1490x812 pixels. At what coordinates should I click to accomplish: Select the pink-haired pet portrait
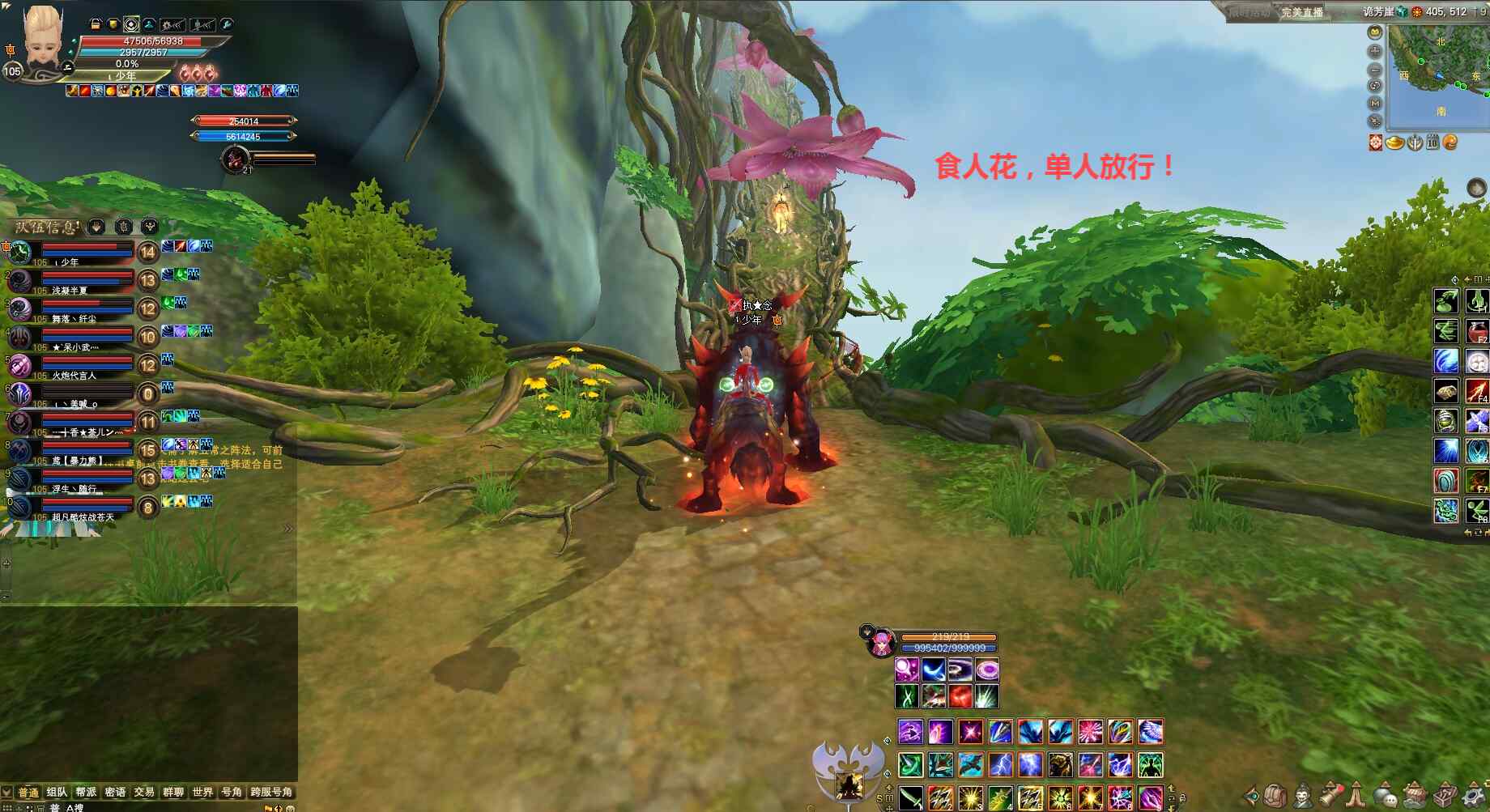pos(880,643)
